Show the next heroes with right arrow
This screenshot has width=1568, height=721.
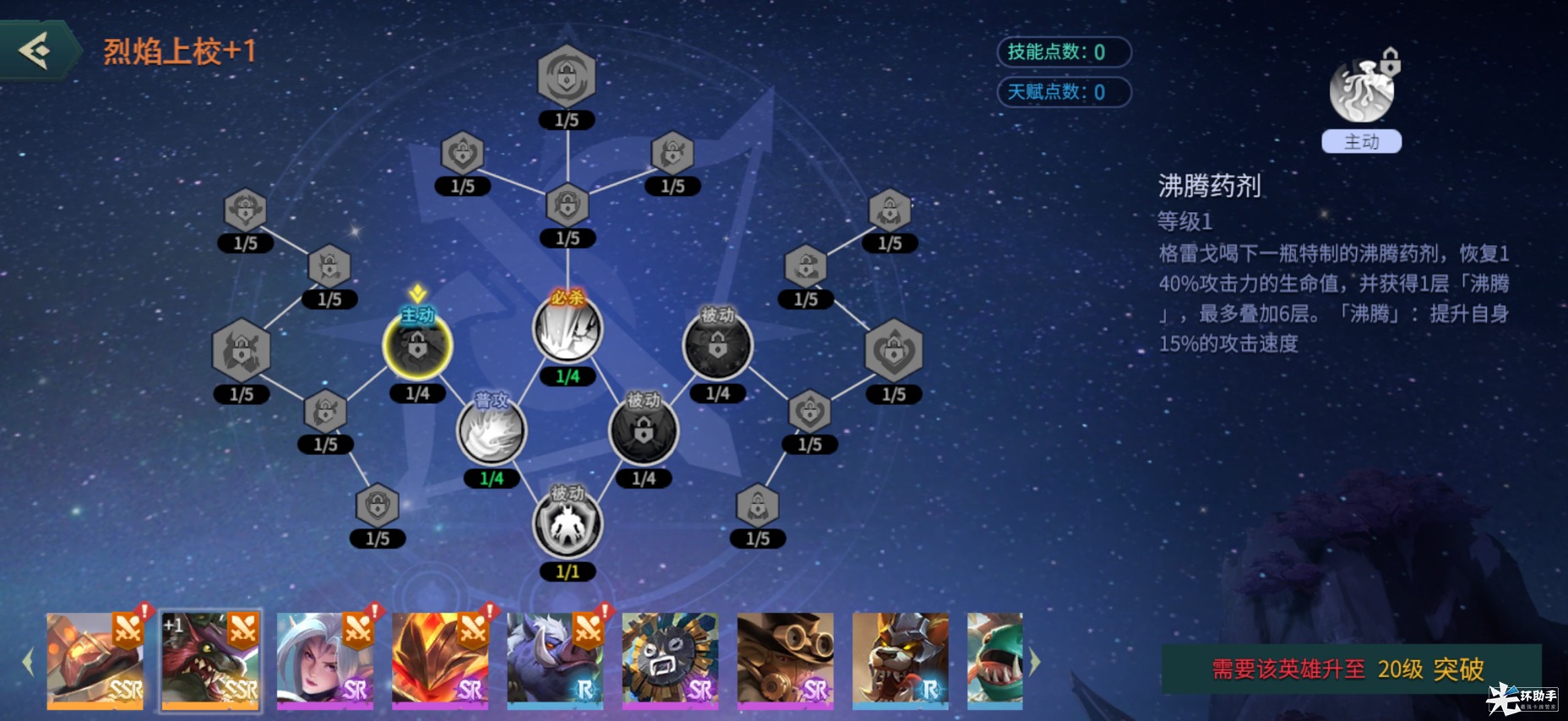1035,662
